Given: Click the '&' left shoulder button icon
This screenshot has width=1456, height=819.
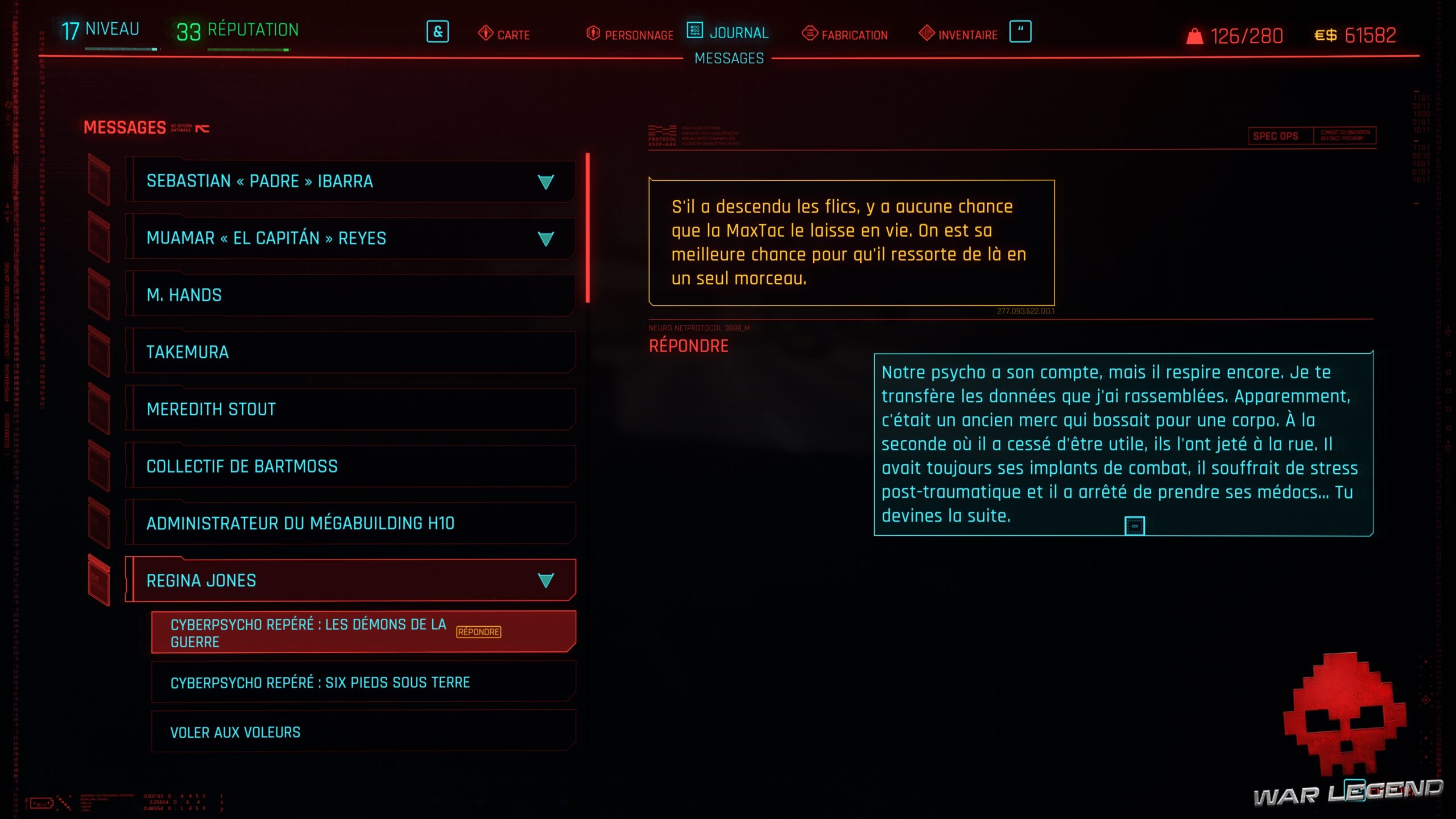Looking at the screenshot, I should pyautogui.click(x=437, y=32).
